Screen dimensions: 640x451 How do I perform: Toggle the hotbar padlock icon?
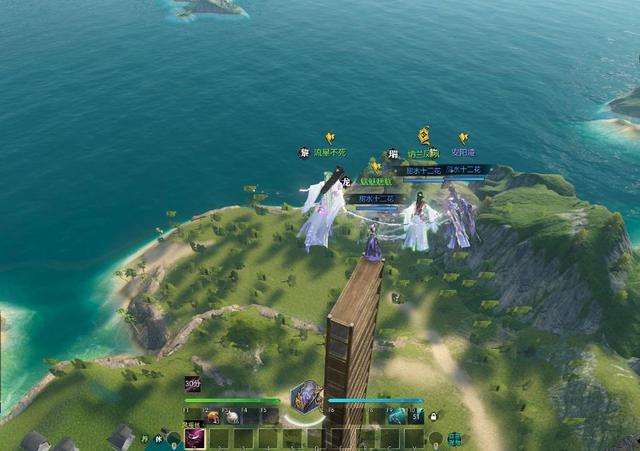[433, 416]
